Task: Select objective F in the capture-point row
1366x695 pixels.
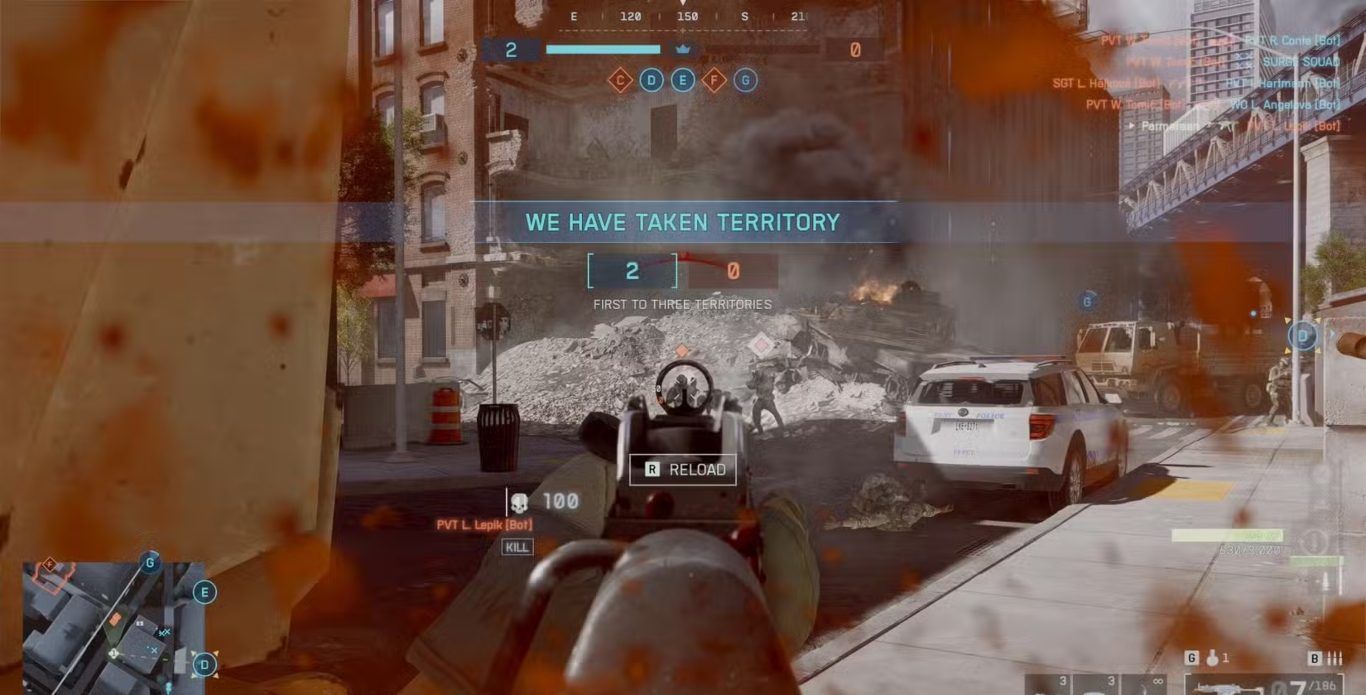Action: [x=714, y=80]
